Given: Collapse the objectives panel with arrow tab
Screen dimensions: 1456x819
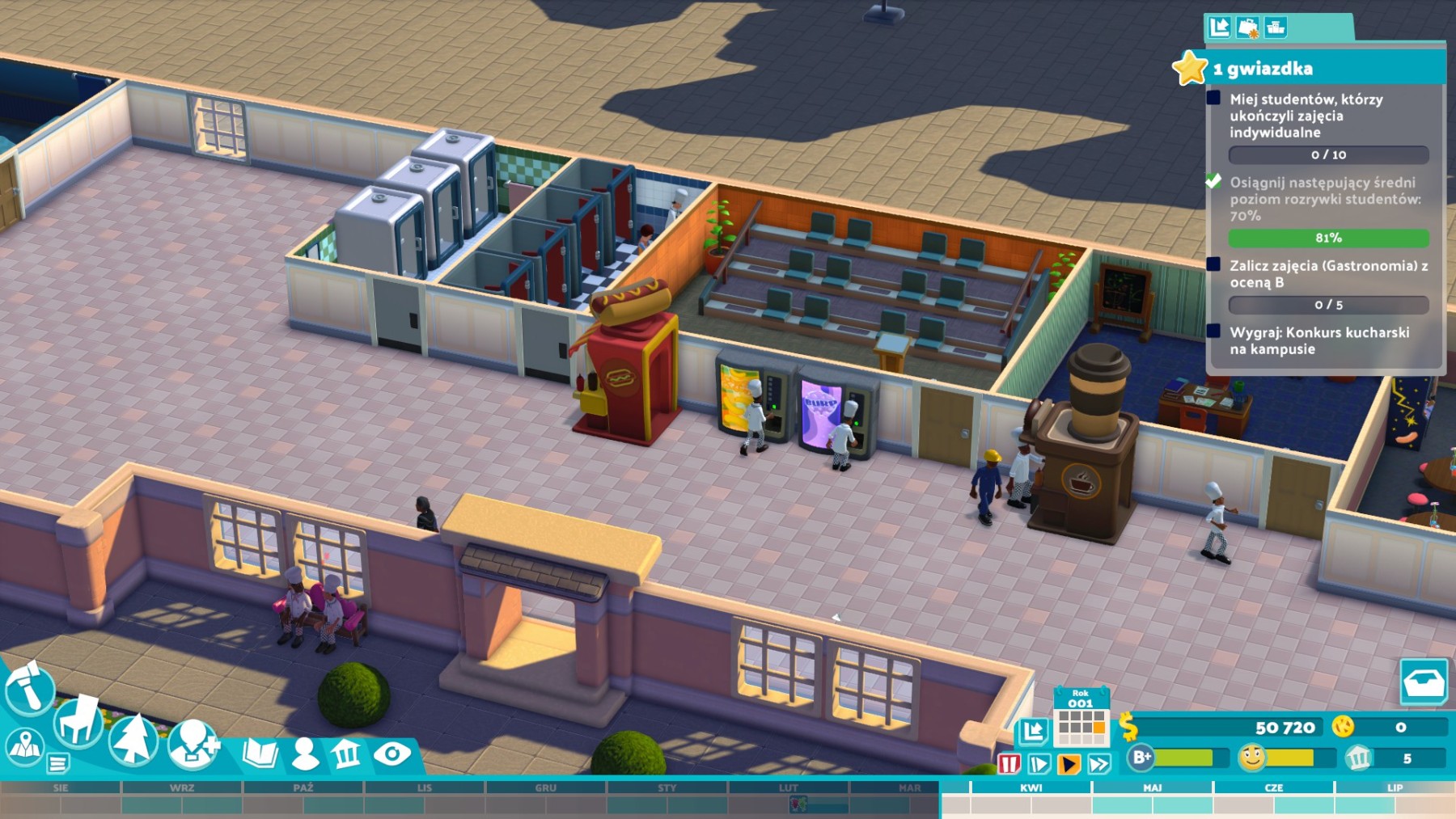Looking at the screenshot, I should (x=1220, y=27).
